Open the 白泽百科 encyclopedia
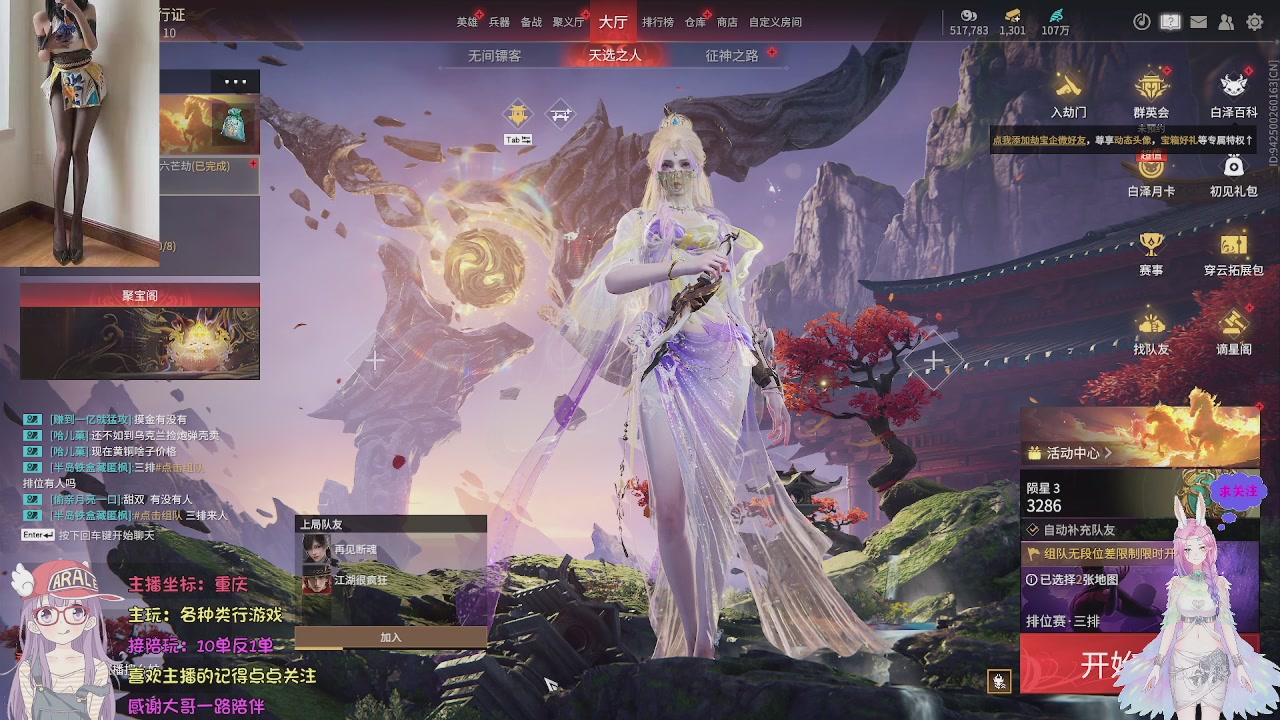 pos(1233,94)
